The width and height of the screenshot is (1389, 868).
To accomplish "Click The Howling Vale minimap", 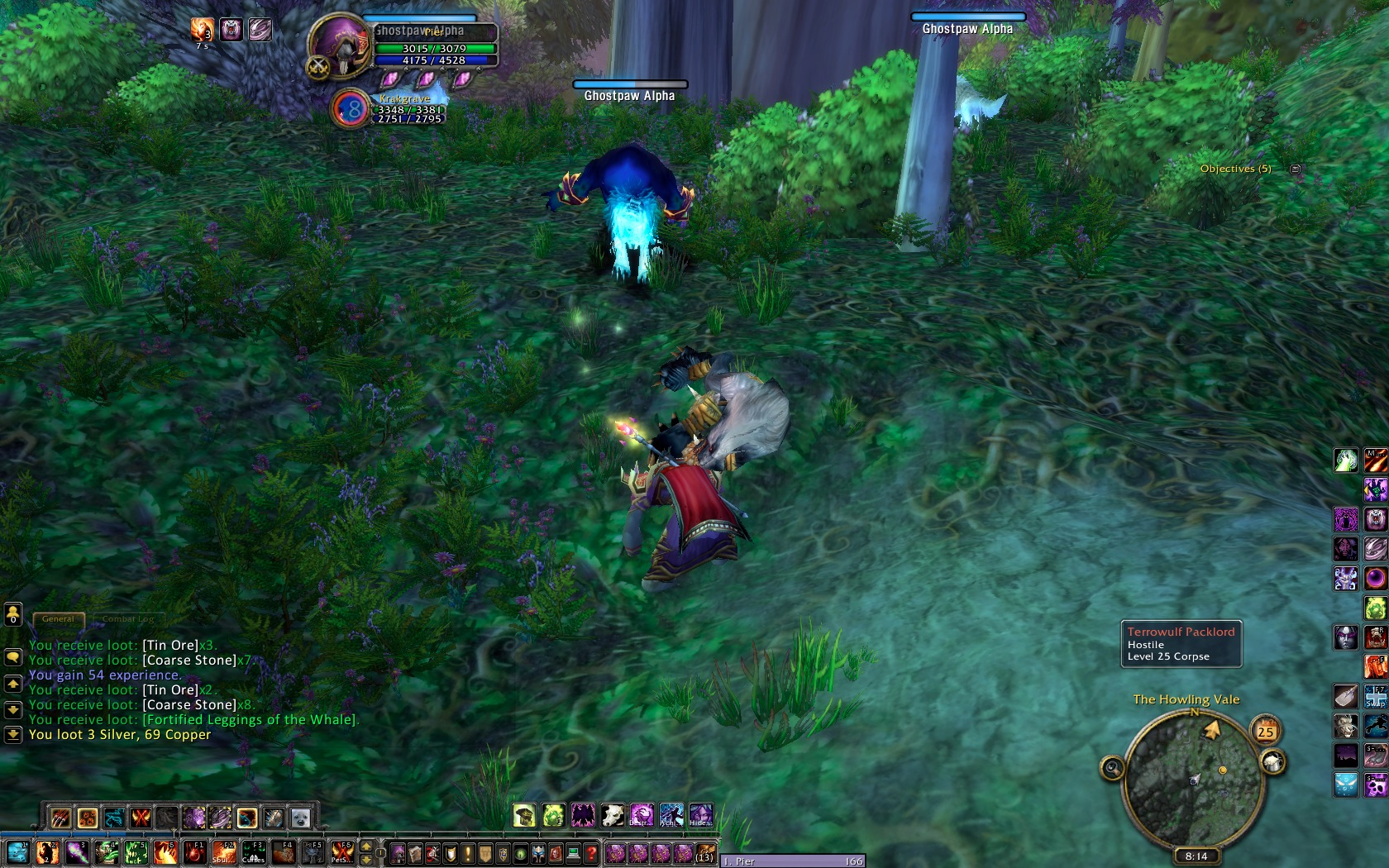I will click(x=1194, y=776).
